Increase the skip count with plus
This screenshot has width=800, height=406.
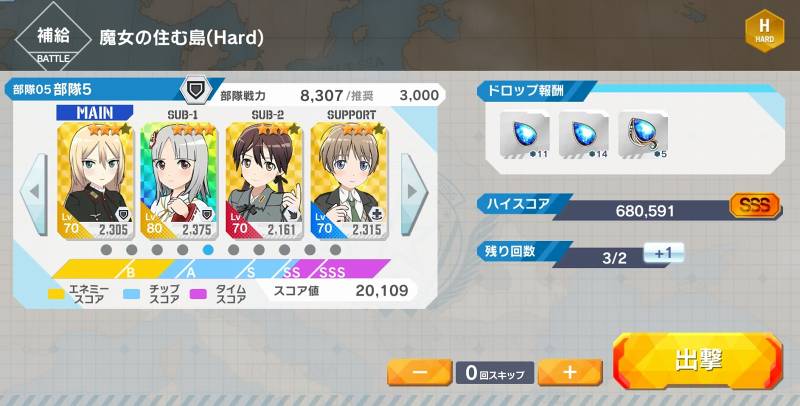tap(569, 372)
